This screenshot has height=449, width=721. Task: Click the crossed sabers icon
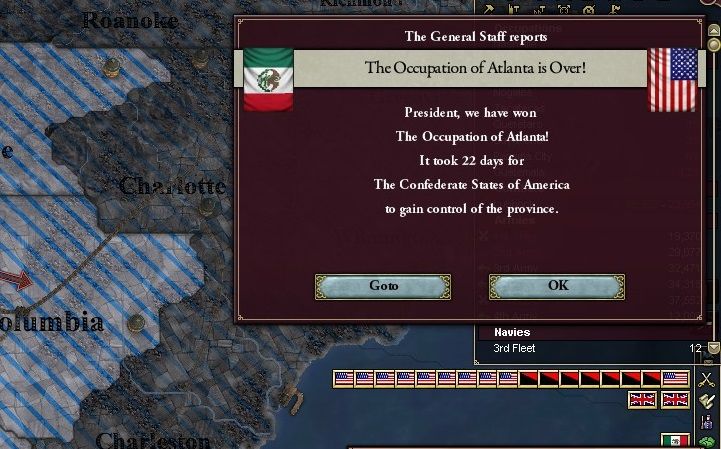coord(707,379)
